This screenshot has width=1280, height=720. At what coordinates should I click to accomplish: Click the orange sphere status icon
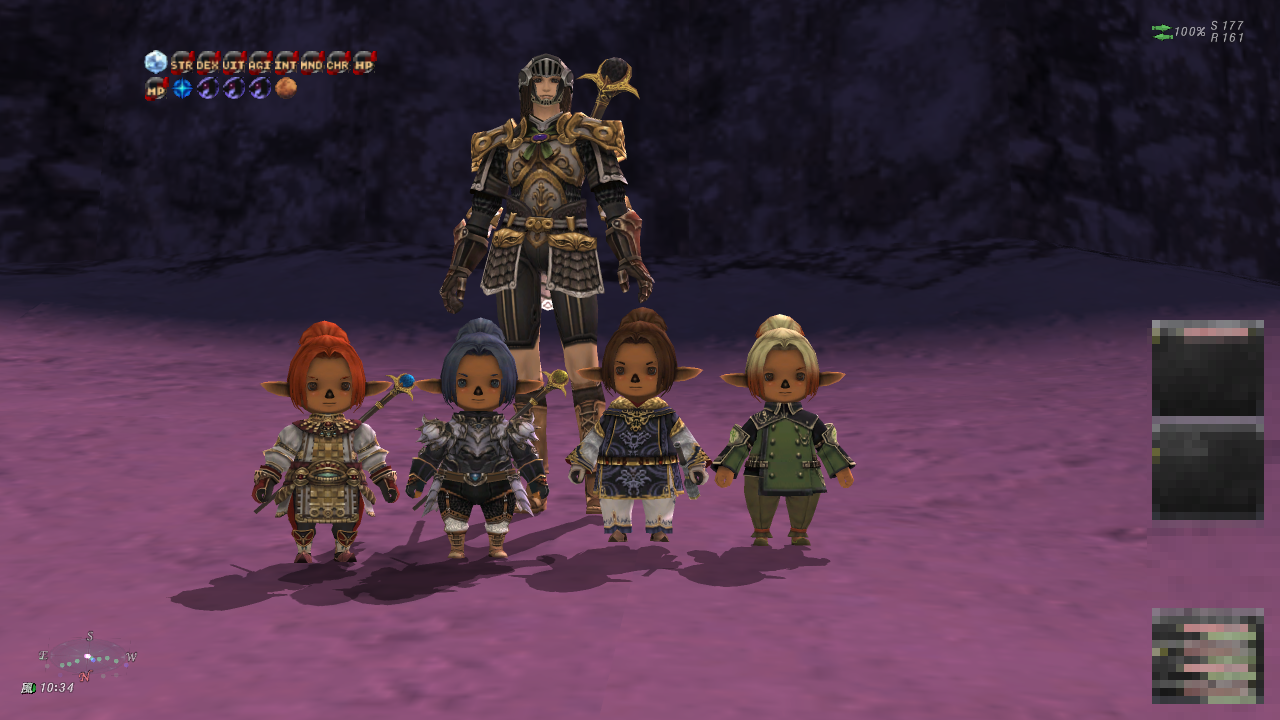[x=286, y=88]
